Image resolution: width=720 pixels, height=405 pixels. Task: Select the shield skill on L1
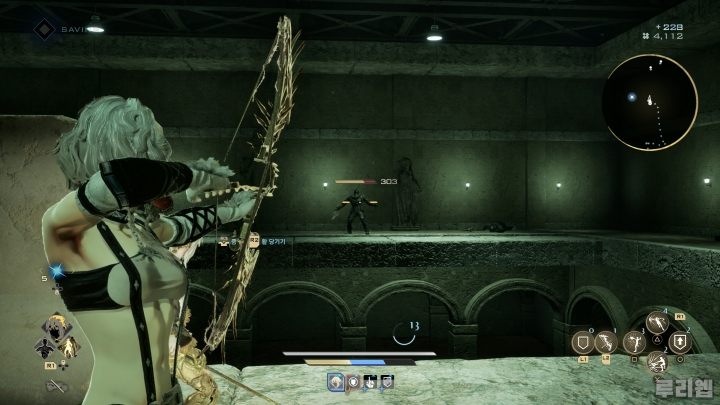coord(583,341)
